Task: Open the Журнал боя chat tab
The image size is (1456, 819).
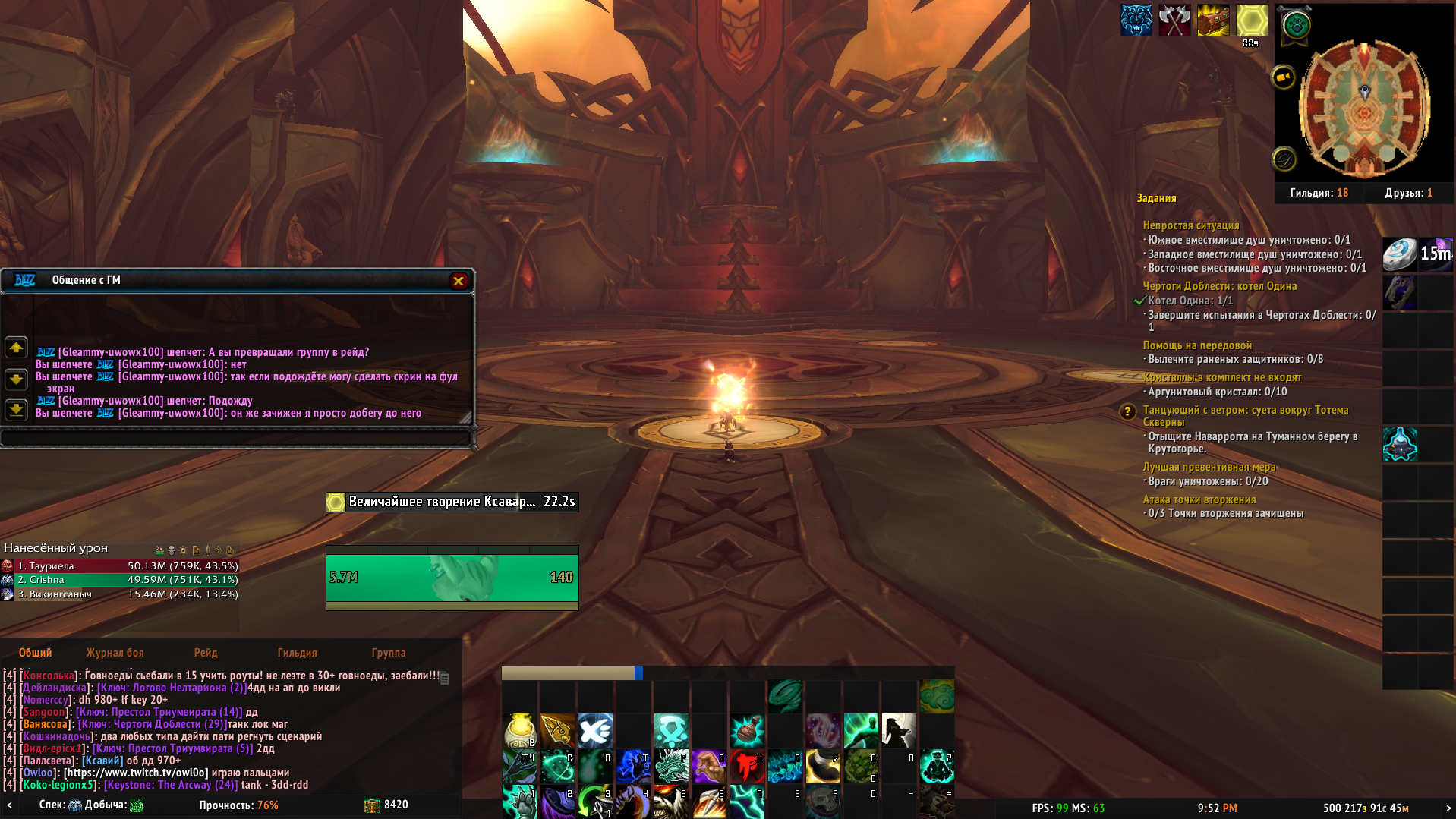Action: pyautogui.click(x=115, y=653)
